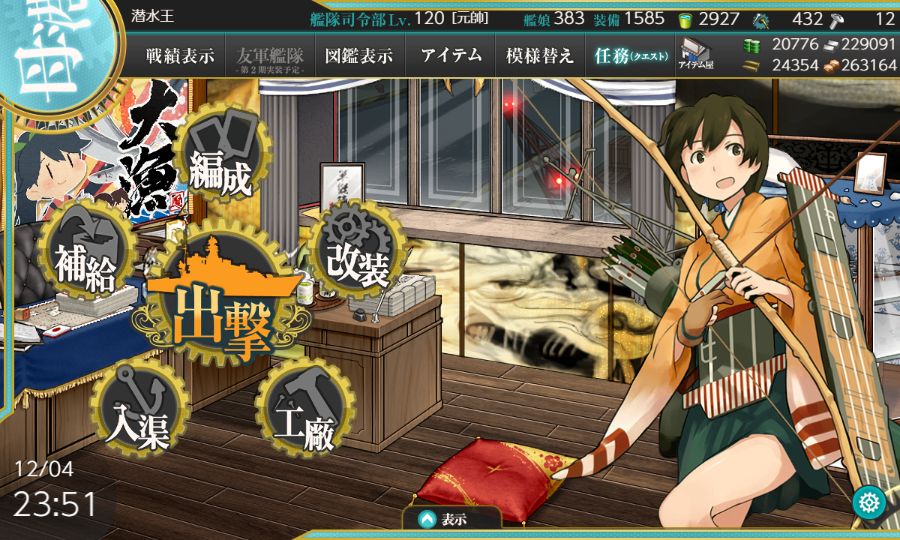Open the 図鑑表示 encyclopedia
The width and height of the screenshot is (900, 540).
pos(359,56)
